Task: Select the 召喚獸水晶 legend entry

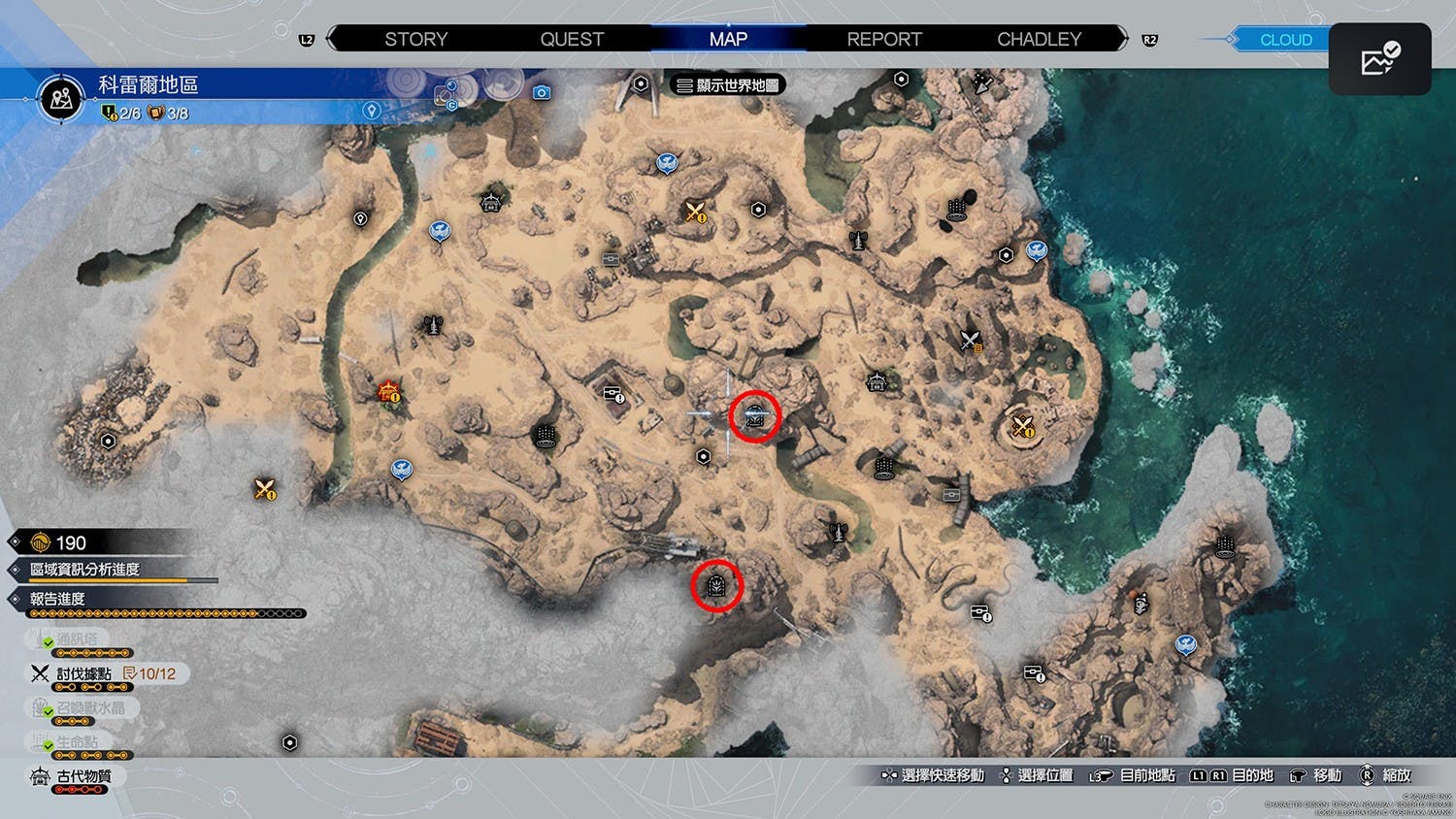Action: tap(89, 708)
